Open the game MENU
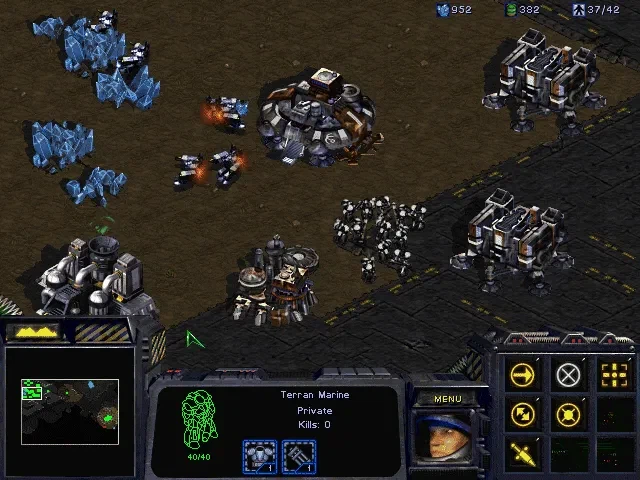The height and width of the screenshot is (480, 640). point(447,399)
